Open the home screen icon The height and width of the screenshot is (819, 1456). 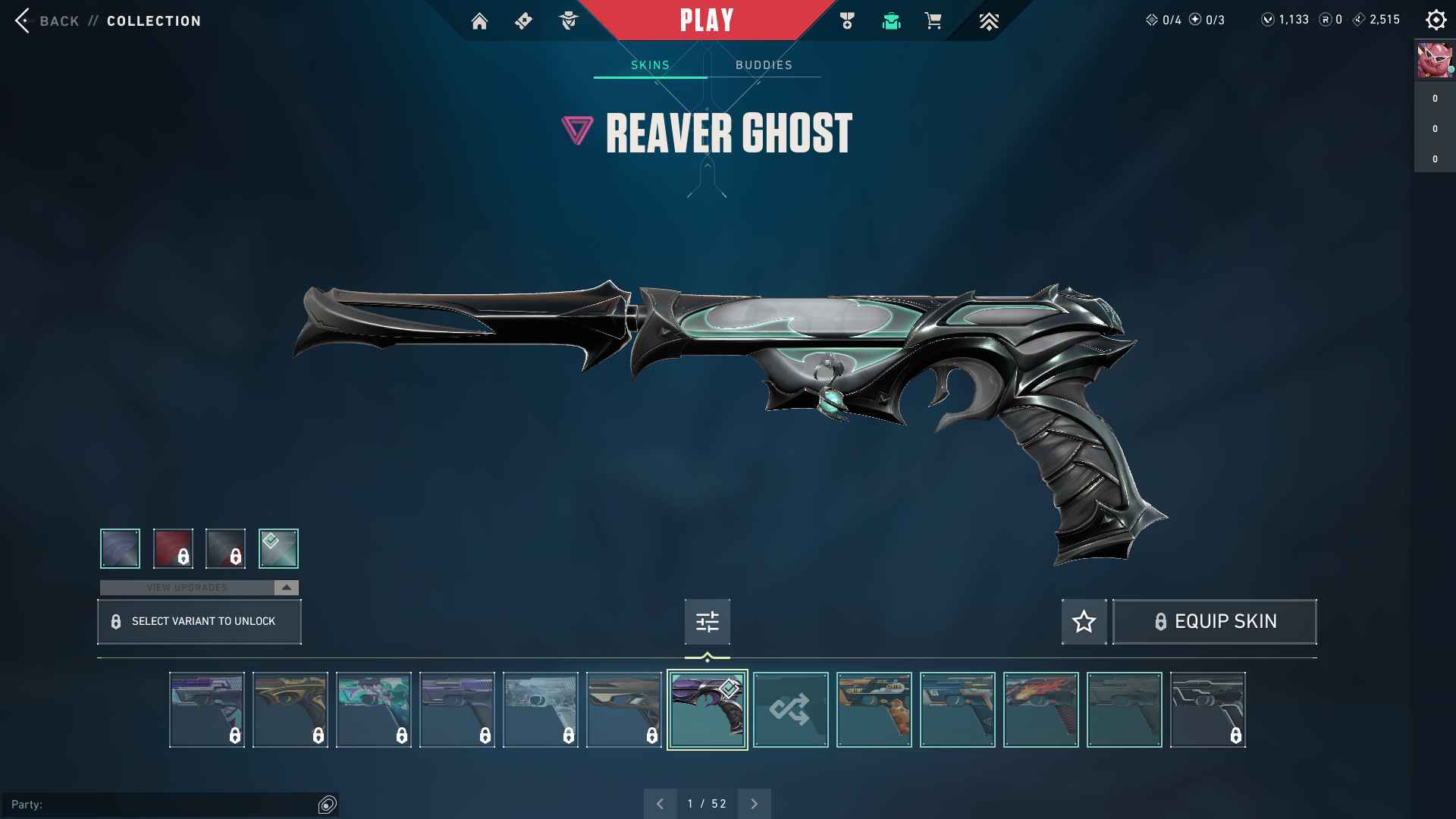coord(479,21)
